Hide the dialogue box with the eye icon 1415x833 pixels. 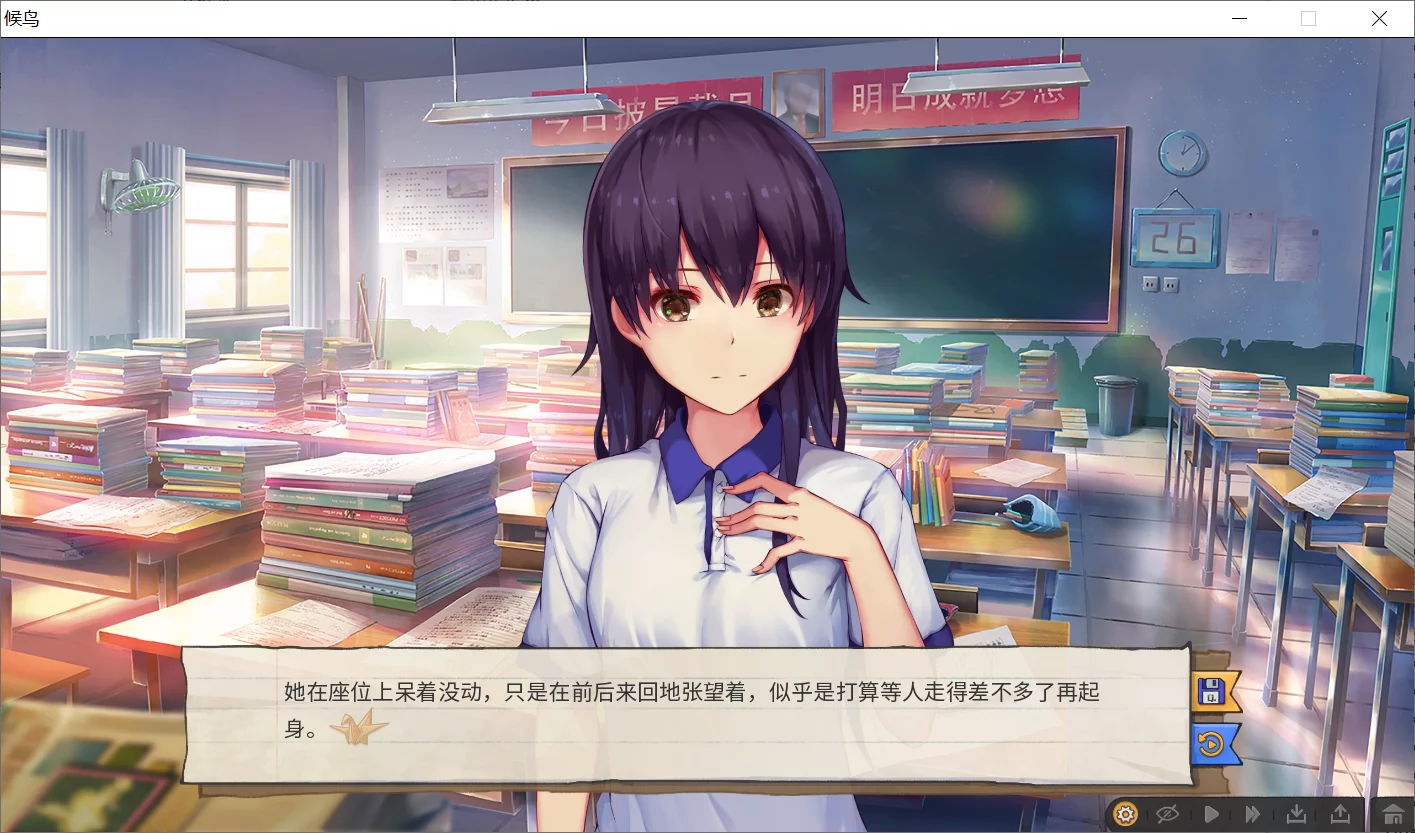tap(1169, 814)
